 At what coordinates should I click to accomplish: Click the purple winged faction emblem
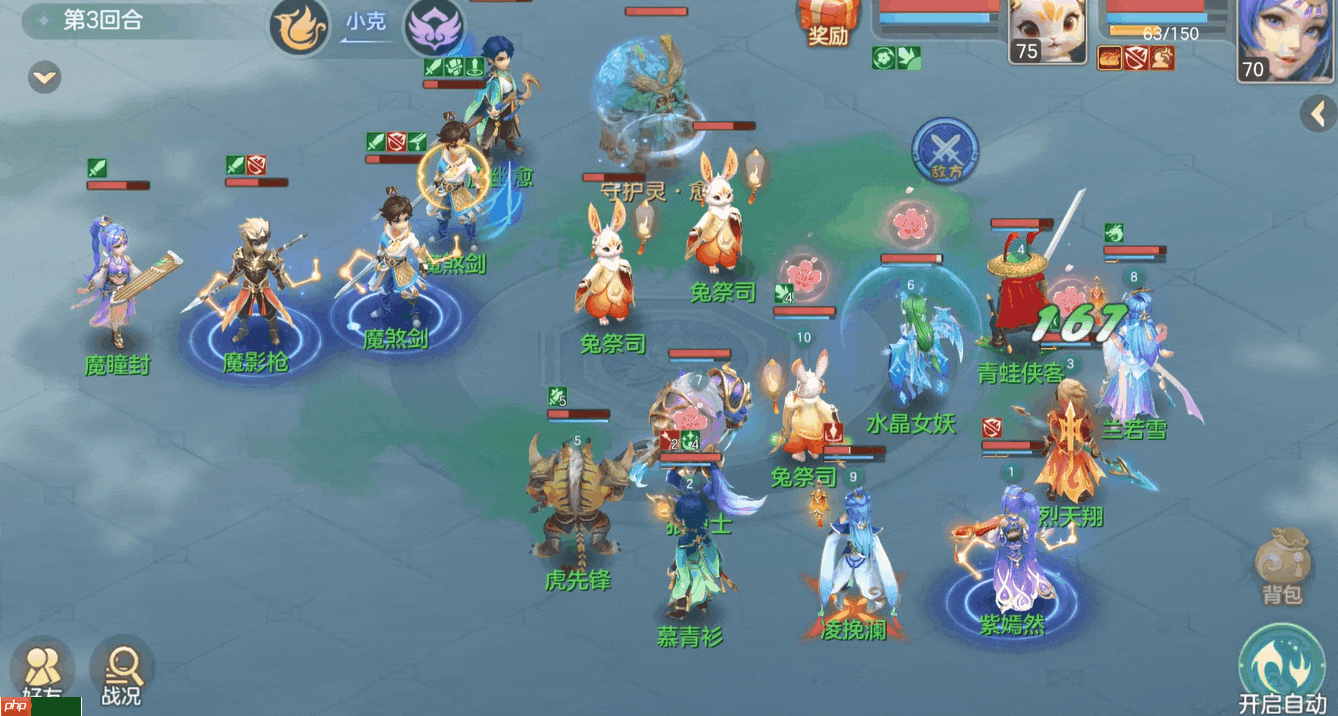(x=433, y=28)
